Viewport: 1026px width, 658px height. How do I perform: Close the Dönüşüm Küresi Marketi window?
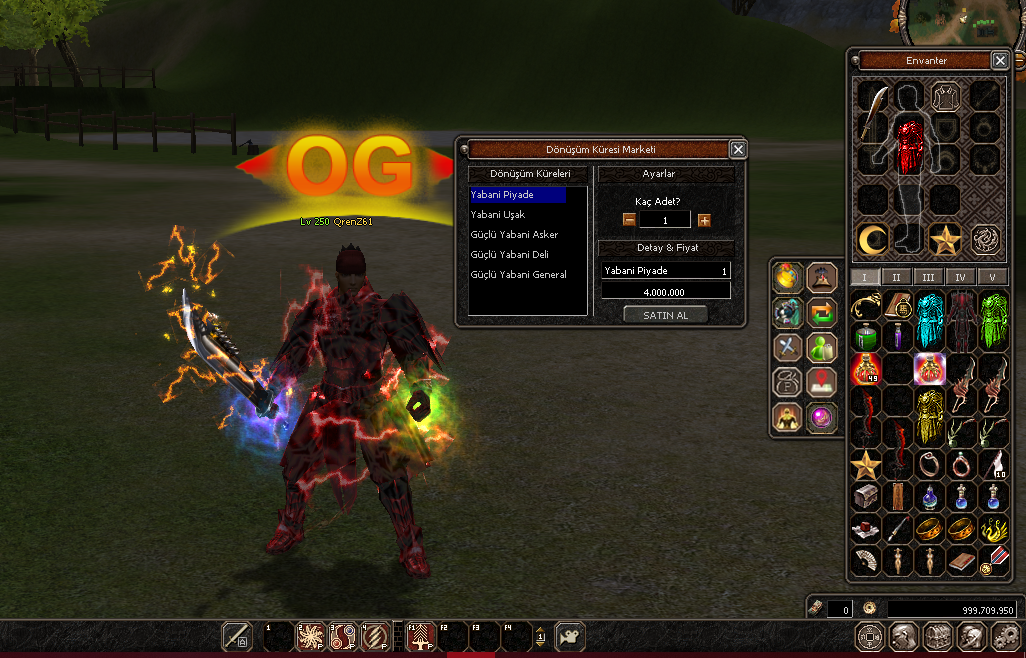737,150
